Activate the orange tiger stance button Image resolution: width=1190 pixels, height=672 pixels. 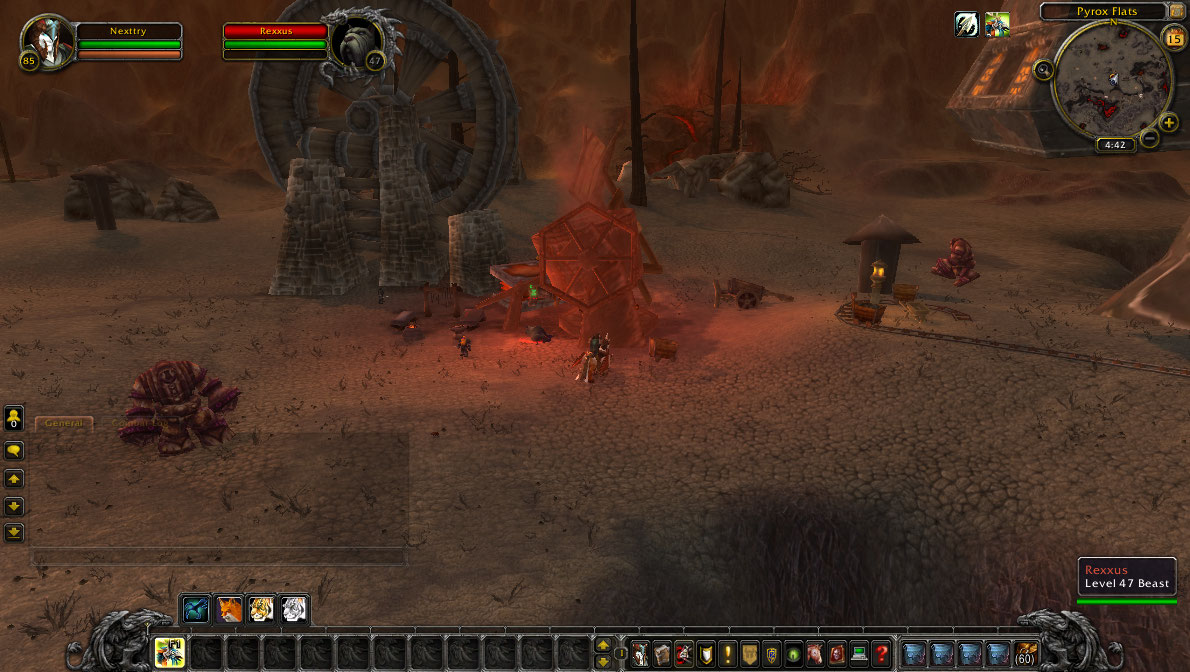coord(262,608)
